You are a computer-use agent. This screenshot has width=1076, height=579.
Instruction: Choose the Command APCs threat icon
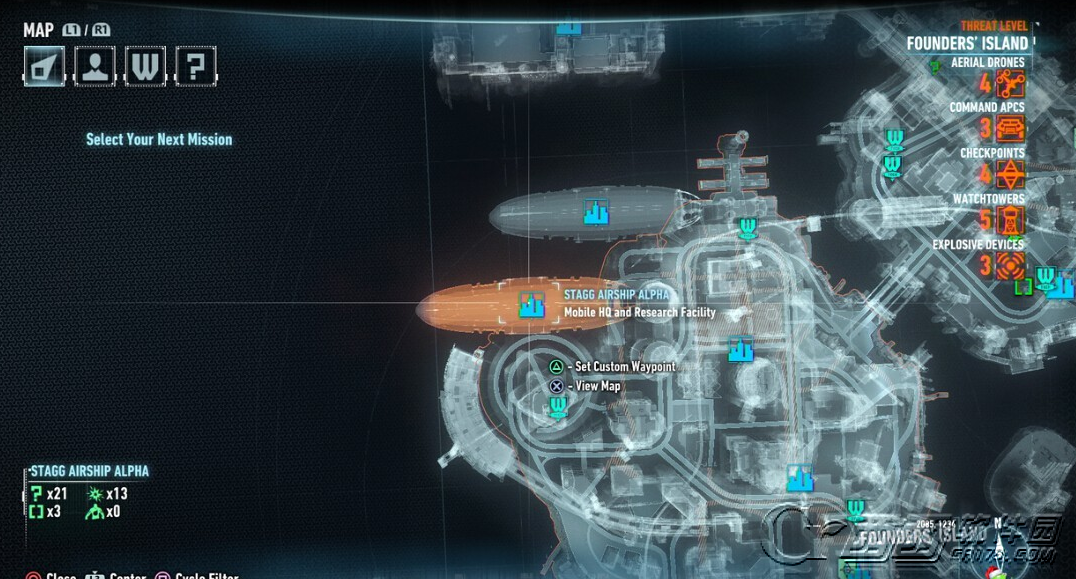[x=1010, y=128]
